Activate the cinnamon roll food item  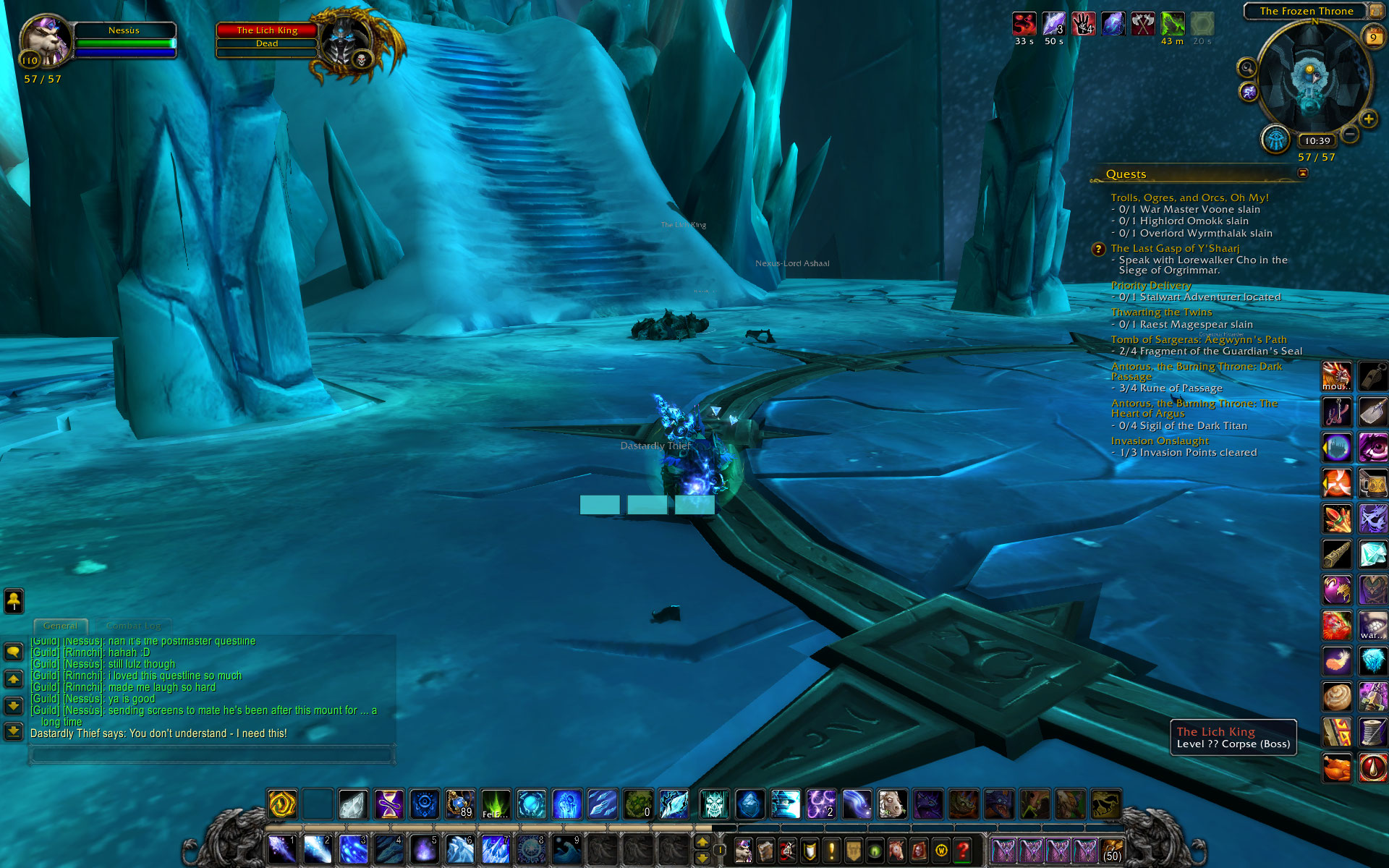[1337, 697]
